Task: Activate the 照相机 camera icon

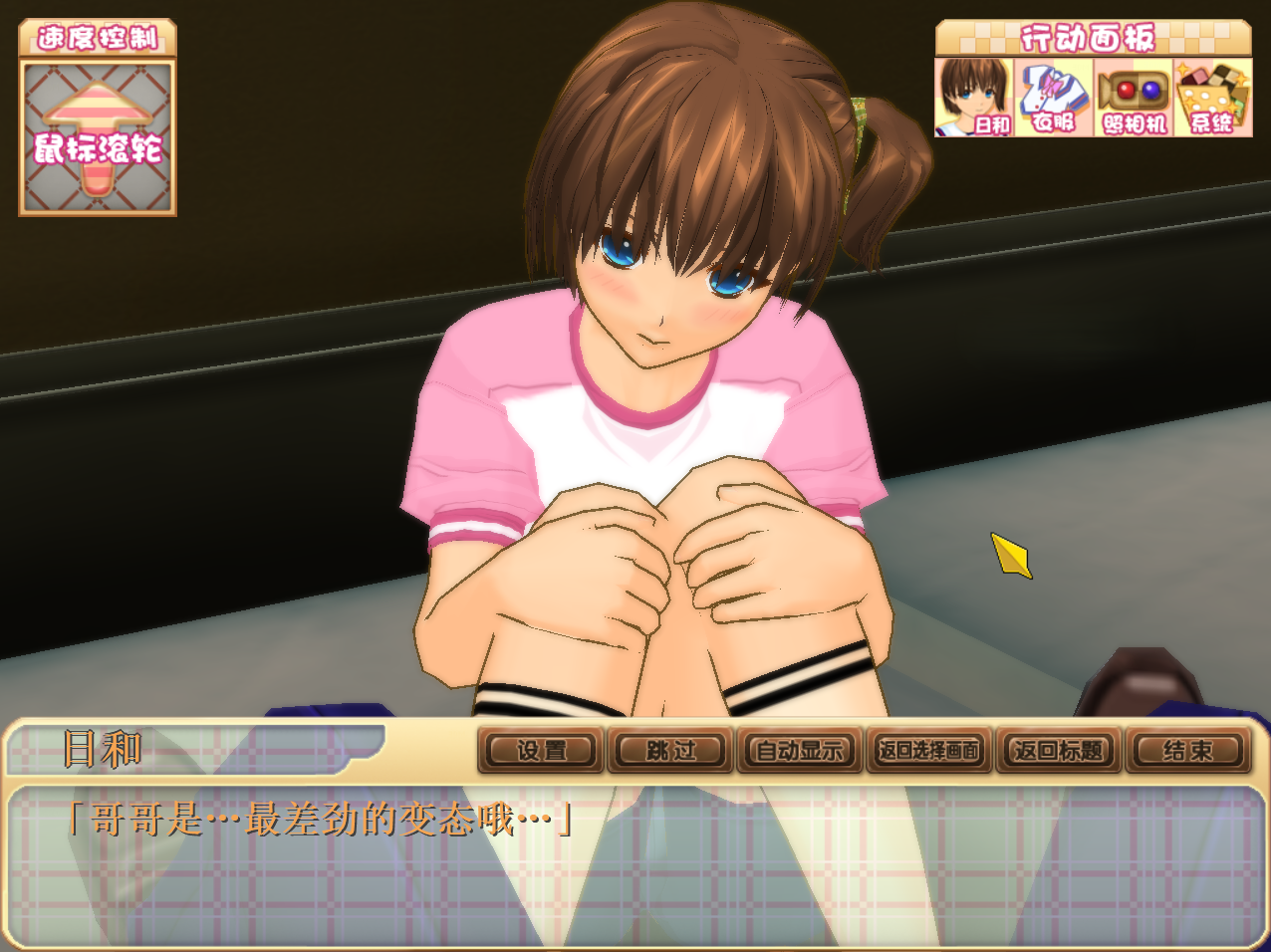Action: coord(1134,97)
